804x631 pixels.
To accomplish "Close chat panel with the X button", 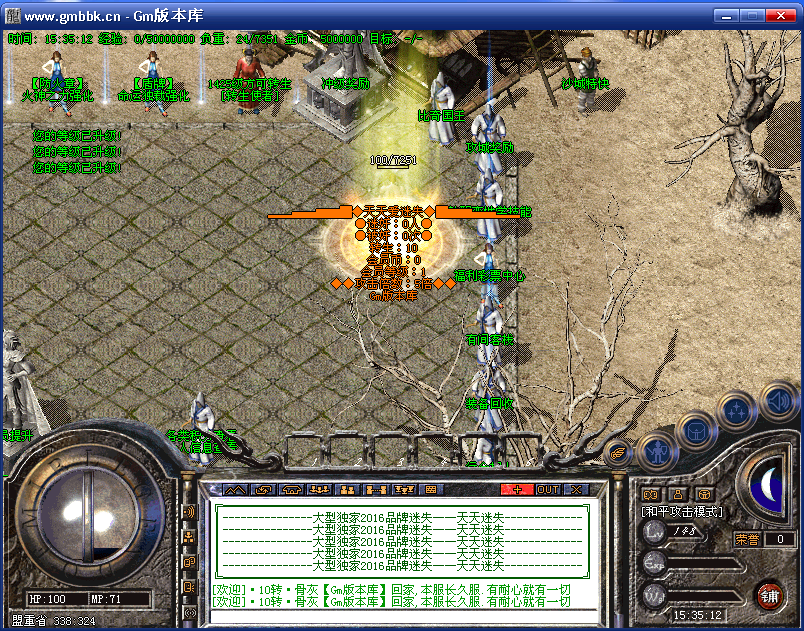I will 576,490.
